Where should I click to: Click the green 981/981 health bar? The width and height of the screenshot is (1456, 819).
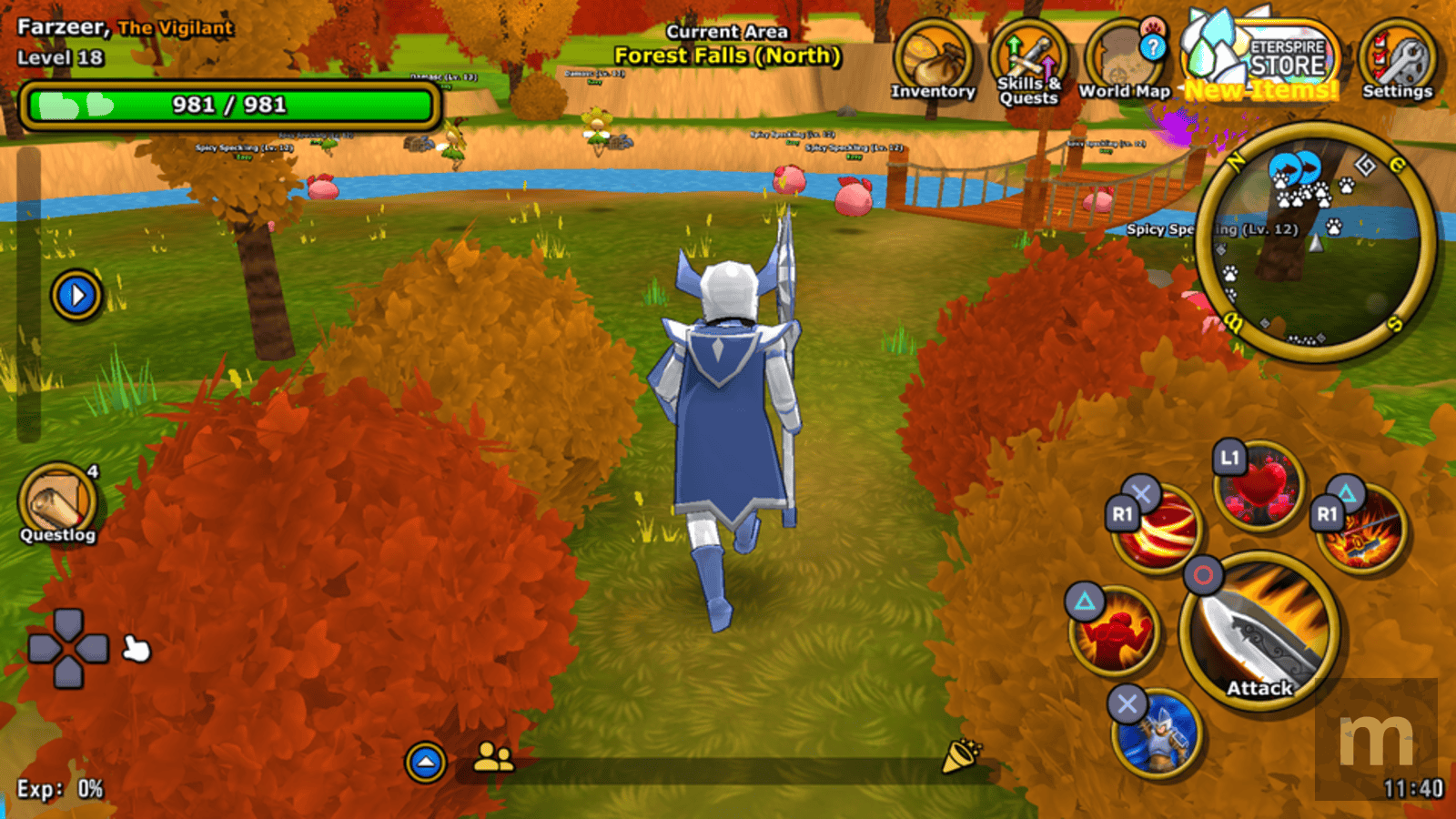tap(227, 105)
